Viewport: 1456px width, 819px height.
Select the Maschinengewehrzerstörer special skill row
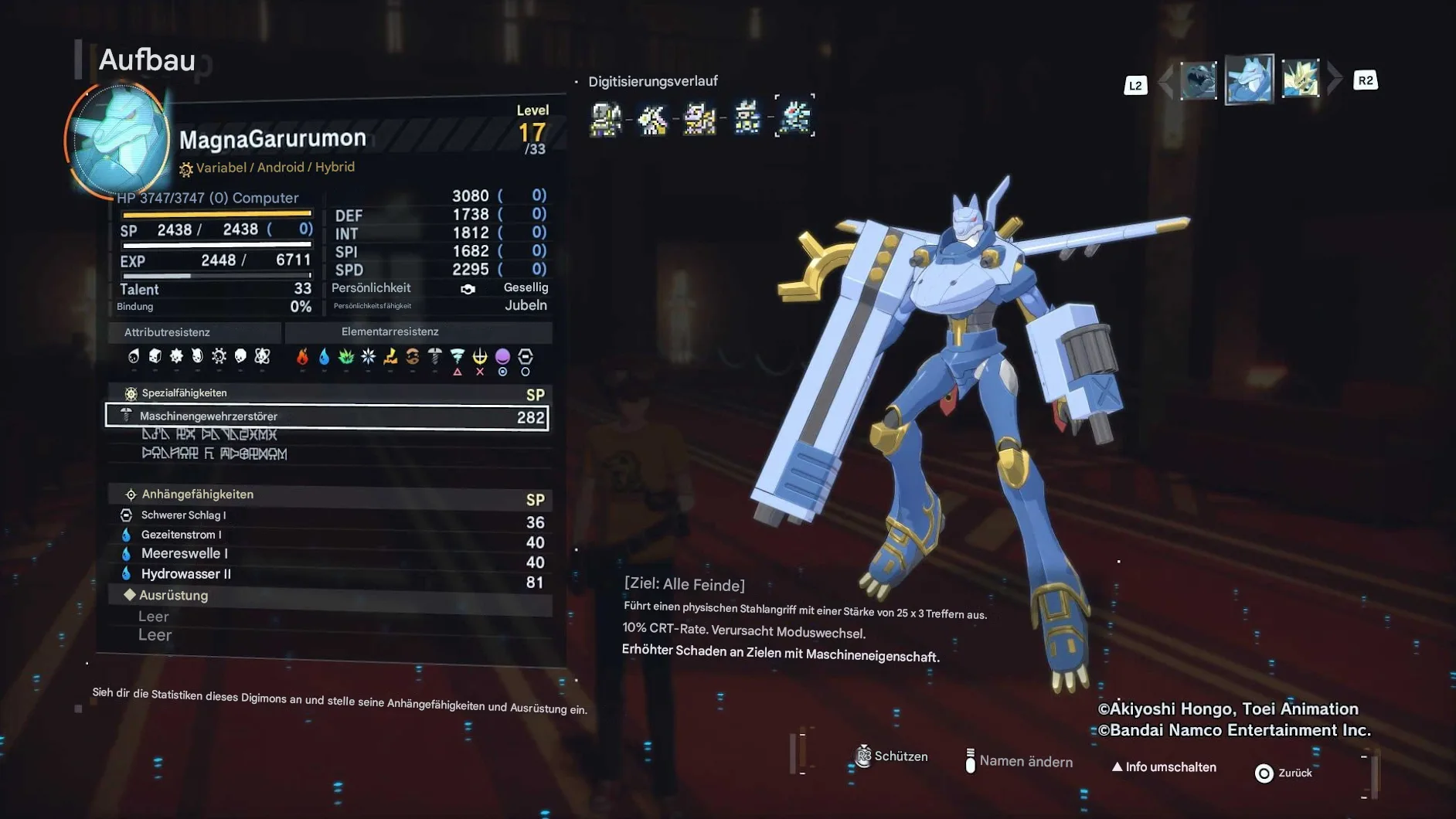(327, 416)
